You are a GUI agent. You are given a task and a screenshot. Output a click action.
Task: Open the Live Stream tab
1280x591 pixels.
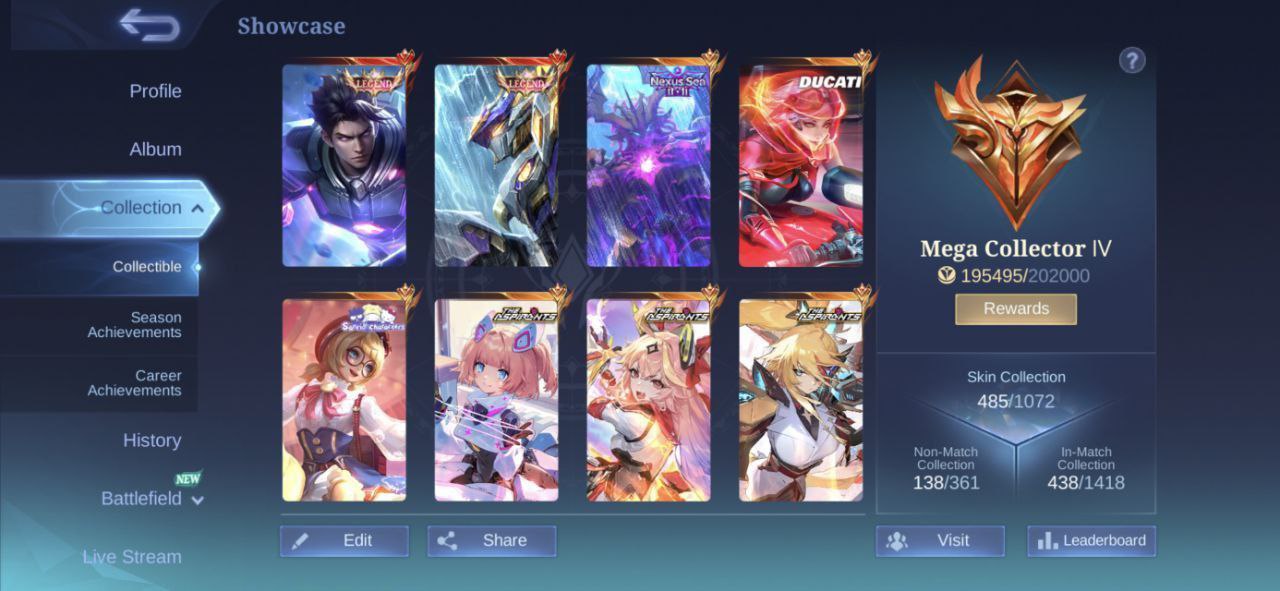point(132,557)
